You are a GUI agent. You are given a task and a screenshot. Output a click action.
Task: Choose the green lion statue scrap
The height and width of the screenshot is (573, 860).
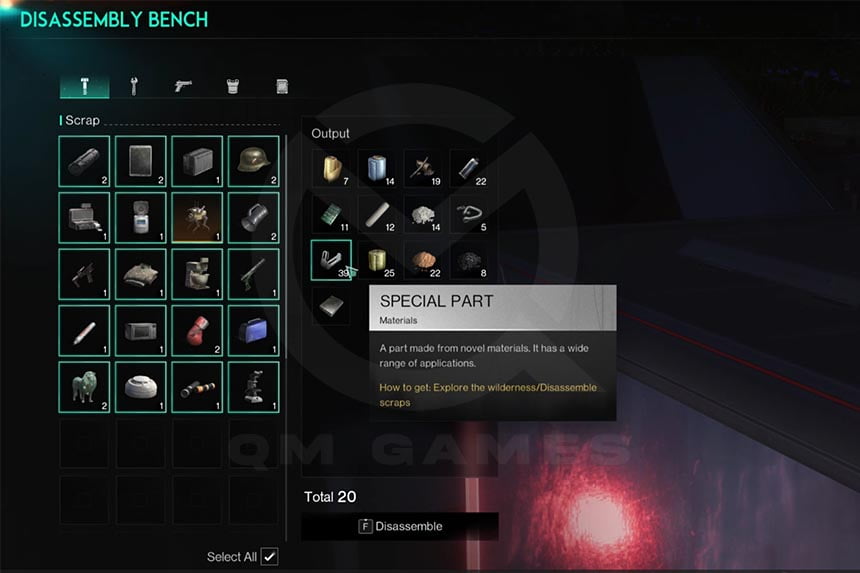click(x=84, y=387)
